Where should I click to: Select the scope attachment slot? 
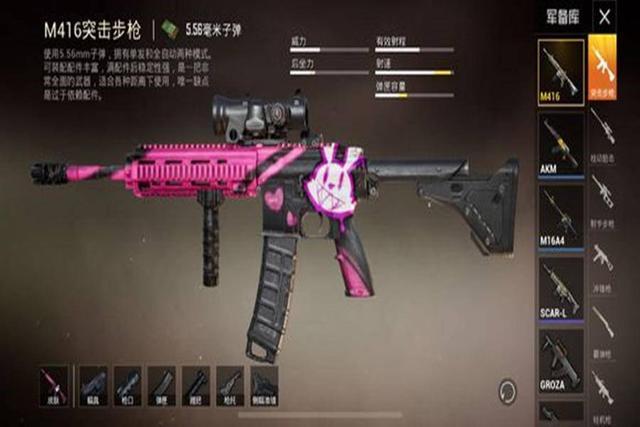[92, 386]
